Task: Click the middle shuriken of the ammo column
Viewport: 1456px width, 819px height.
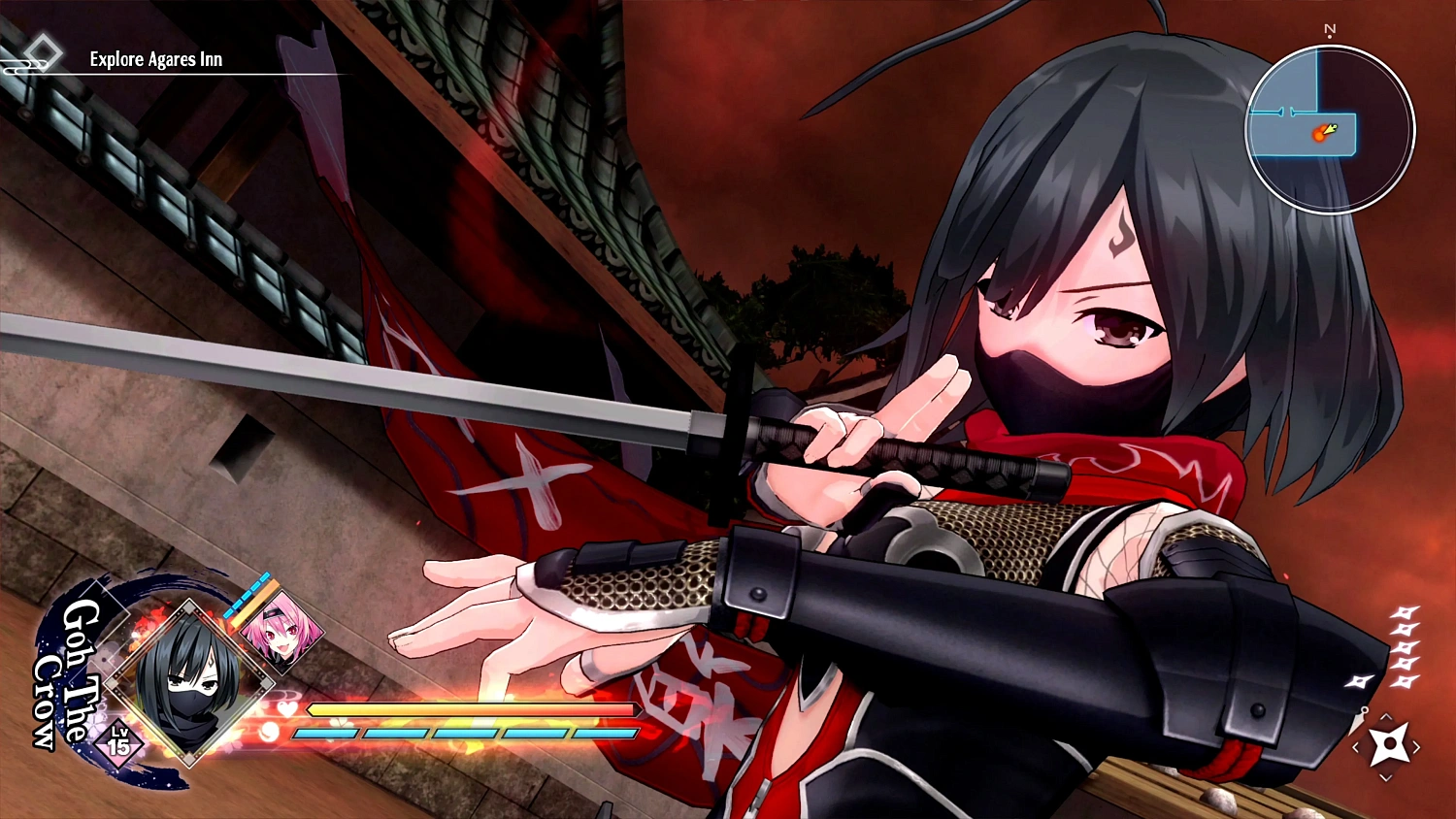Action: tap(1404, 646)
